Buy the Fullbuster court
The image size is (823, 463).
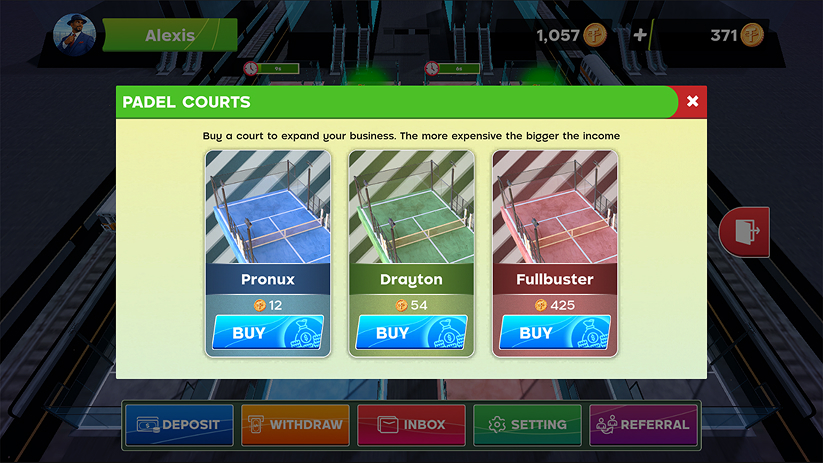tap(554, 332)
